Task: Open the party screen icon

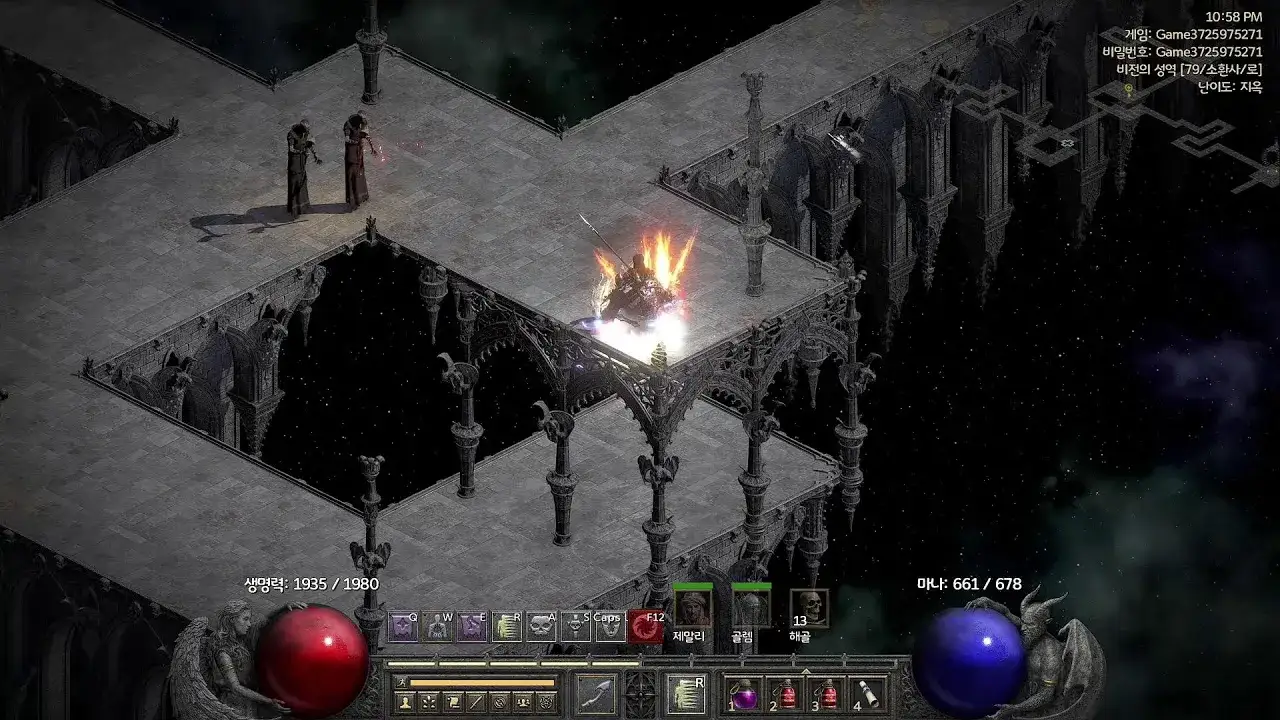Action: (x=523, y=701)
